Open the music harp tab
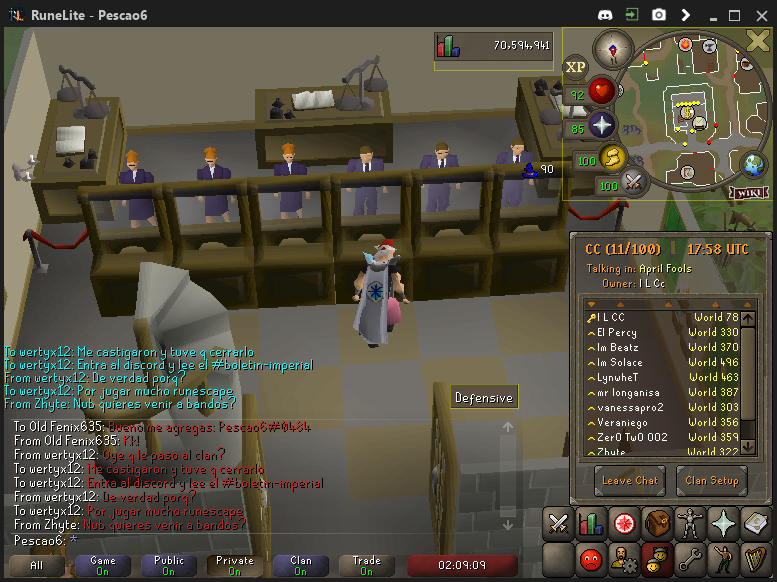The image size is (777, 582). coord(755,558)
